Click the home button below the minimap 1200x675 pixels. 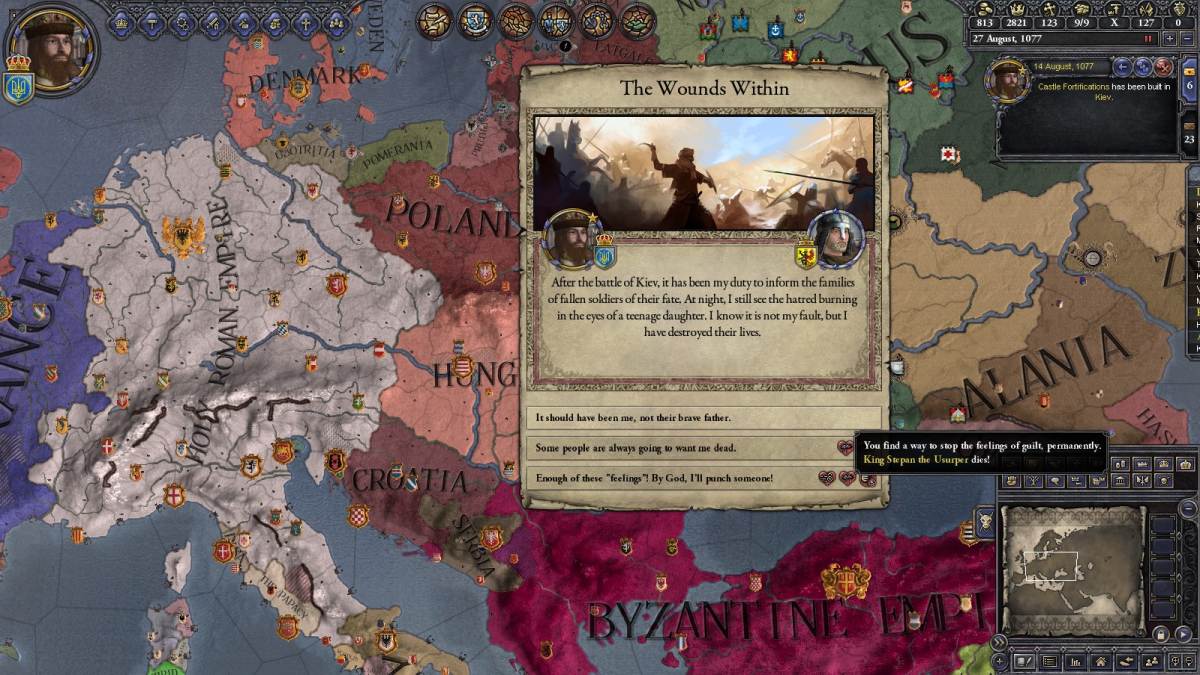click(x=1099, y=661)
